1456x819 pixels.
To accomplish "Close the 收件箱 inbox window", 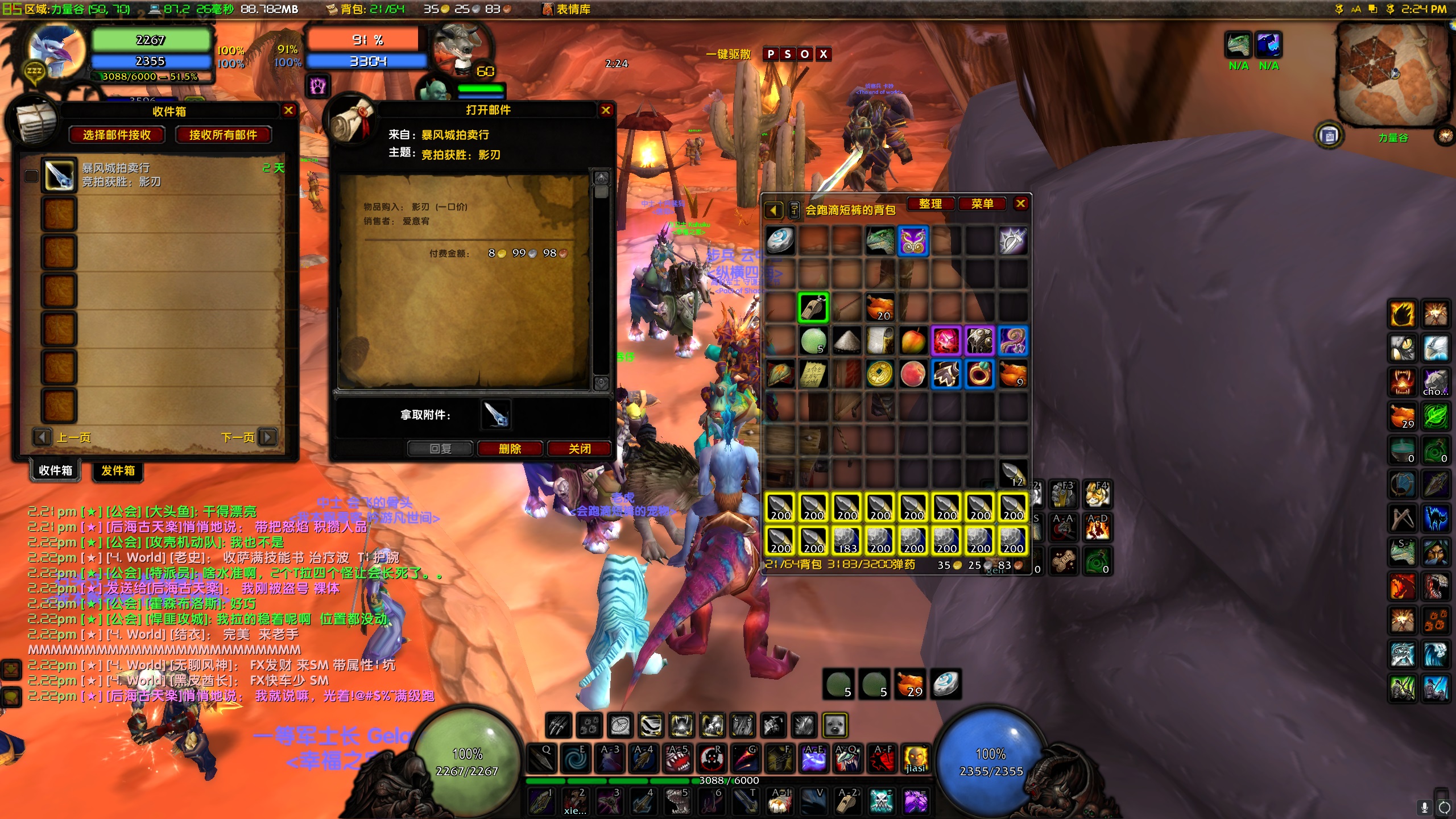I will pos(288,110).
